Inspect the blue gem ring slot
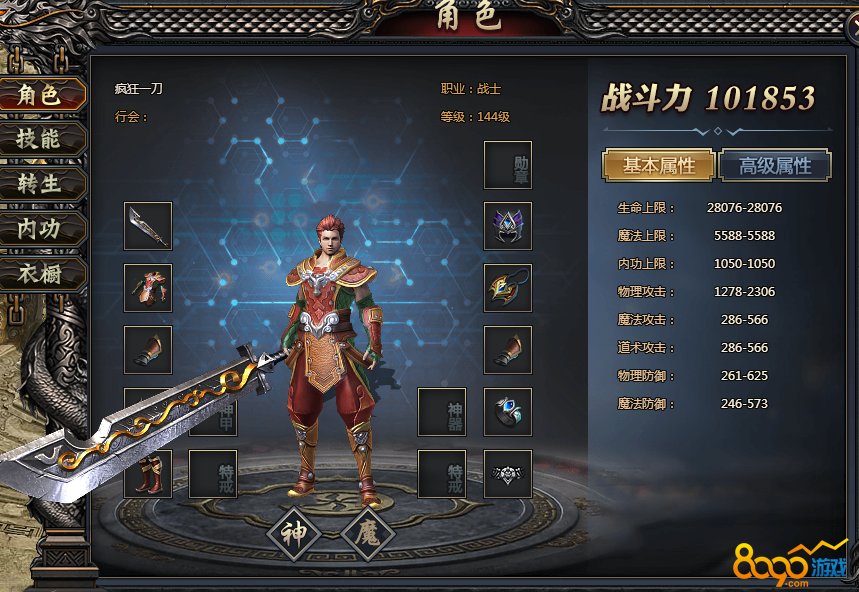 point(508,412)
